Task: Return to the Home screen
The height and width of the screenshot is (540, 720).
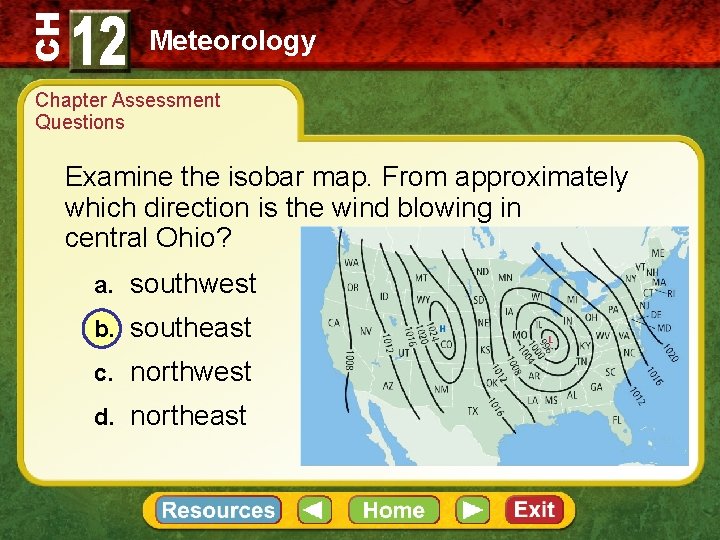Action: click(393, 510)
